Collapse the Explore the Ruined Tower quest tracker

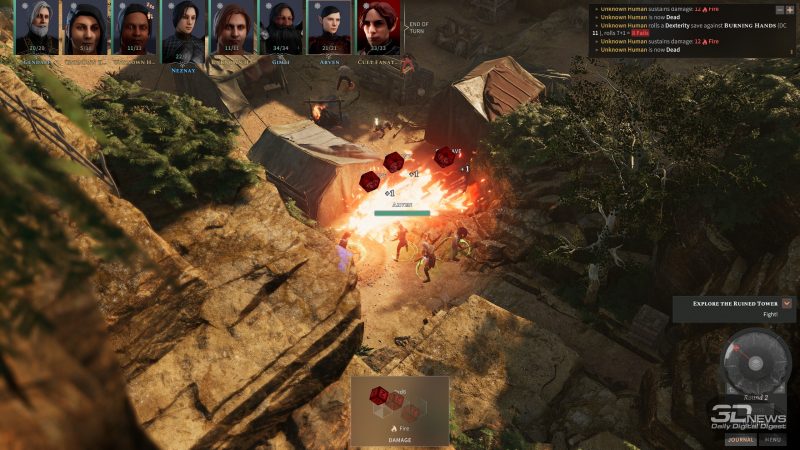pyautogui.click(x=787, y=302)
